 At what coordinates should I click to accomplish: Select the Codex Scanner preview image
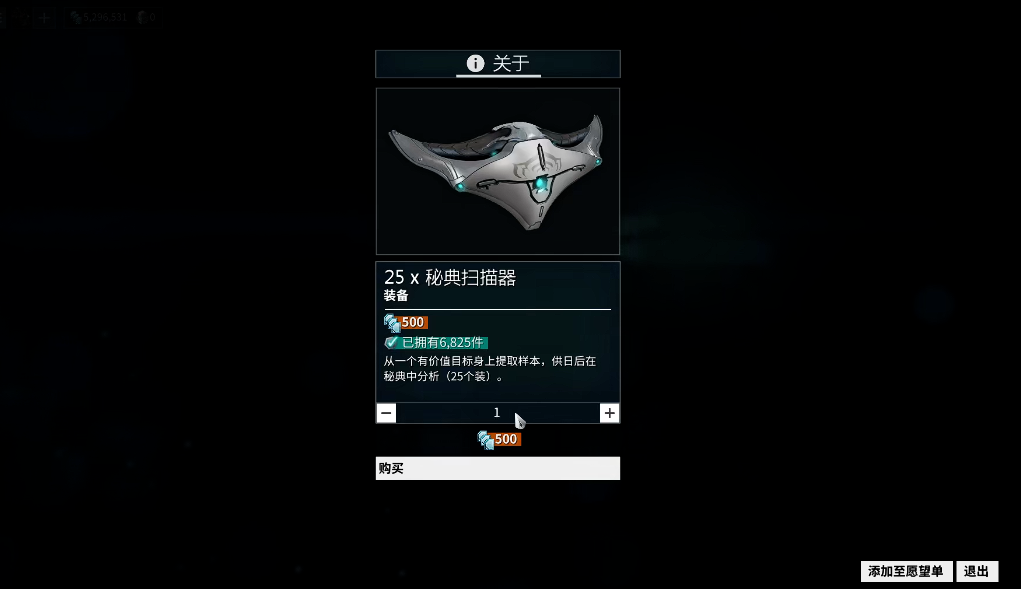point(498,171)
